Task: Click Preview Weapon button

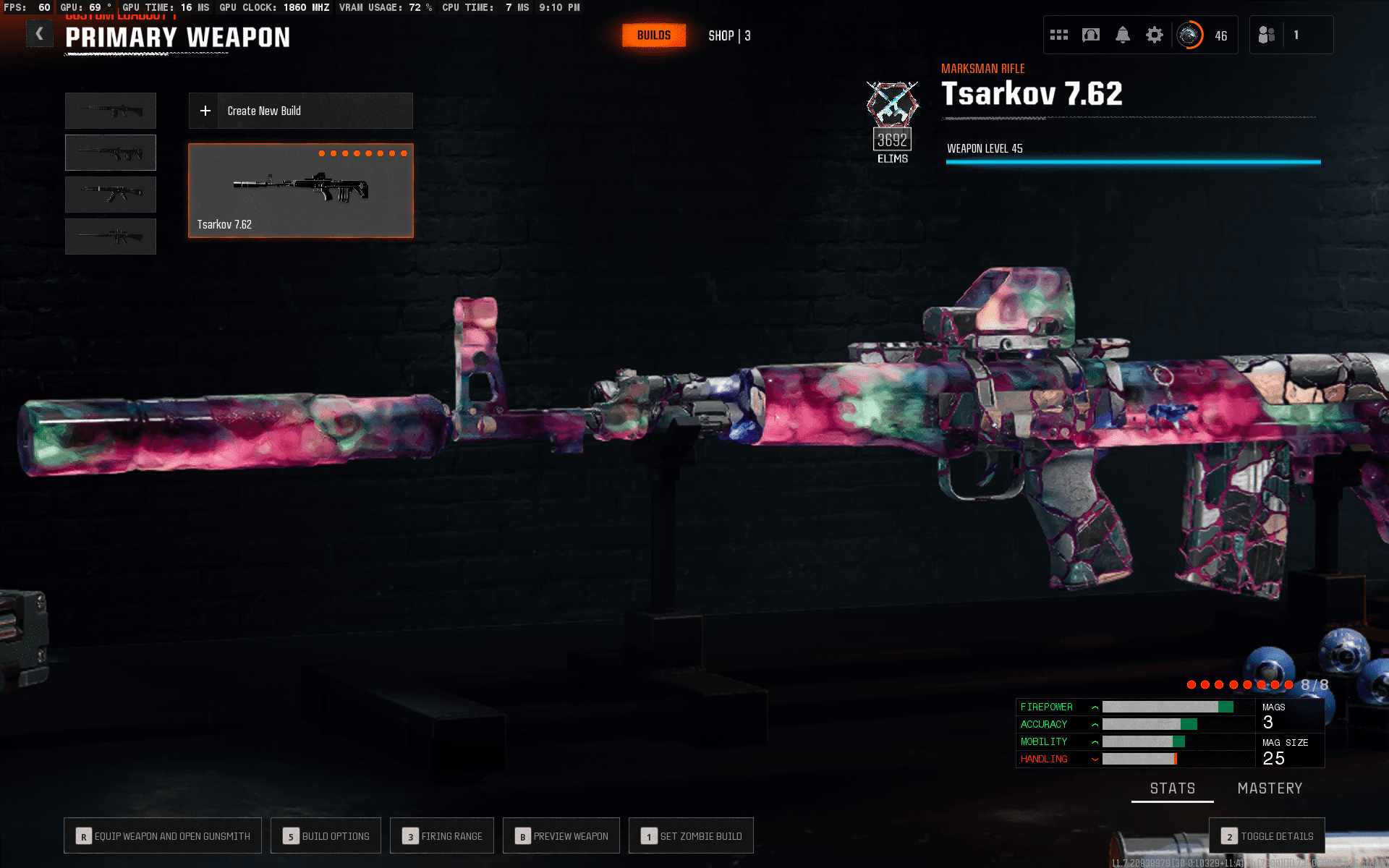Action: tap(561, 836)
